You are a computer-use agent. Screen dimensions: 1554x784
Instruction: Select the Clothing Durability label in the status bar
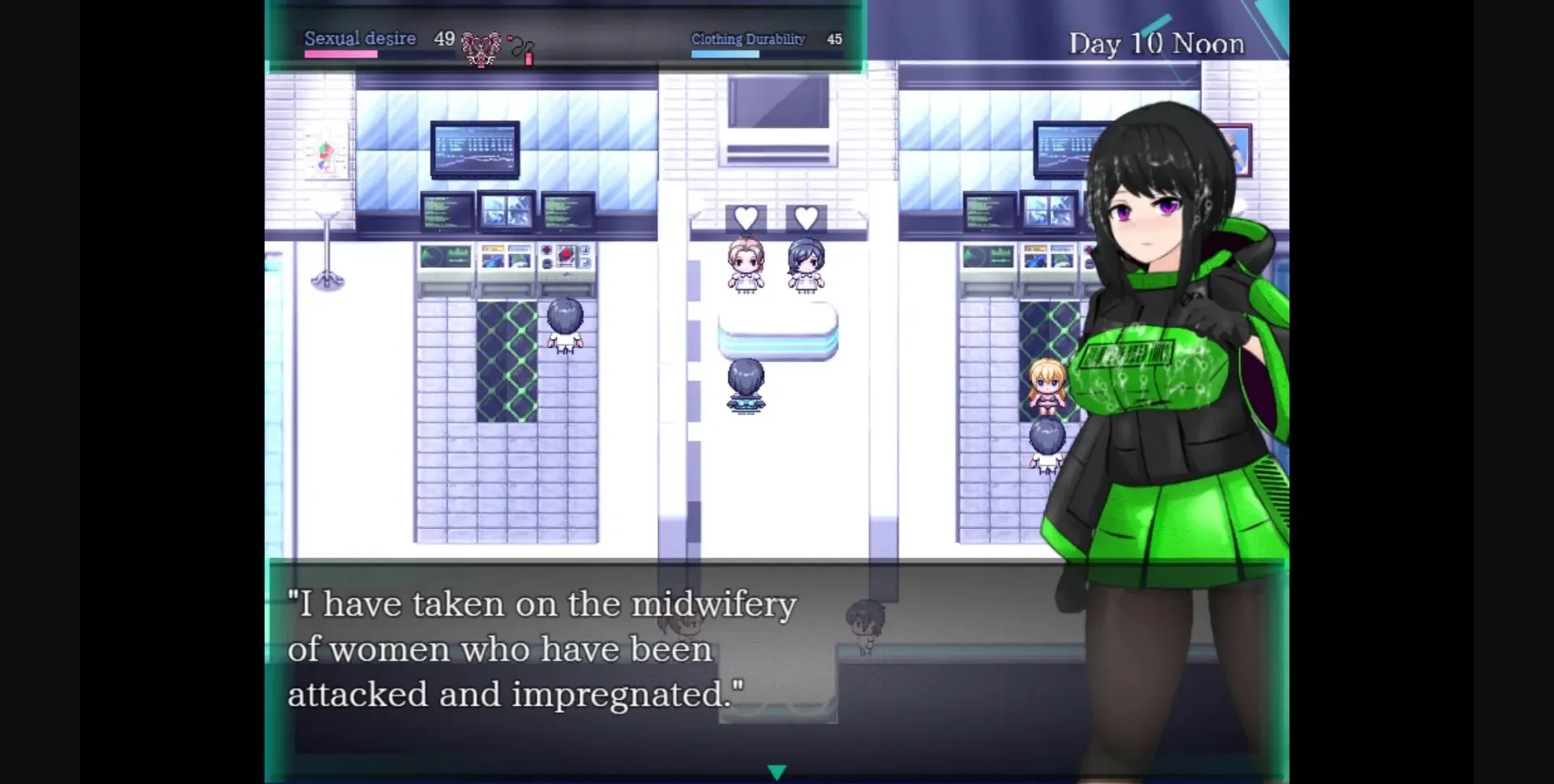click(x=748, y=38)
